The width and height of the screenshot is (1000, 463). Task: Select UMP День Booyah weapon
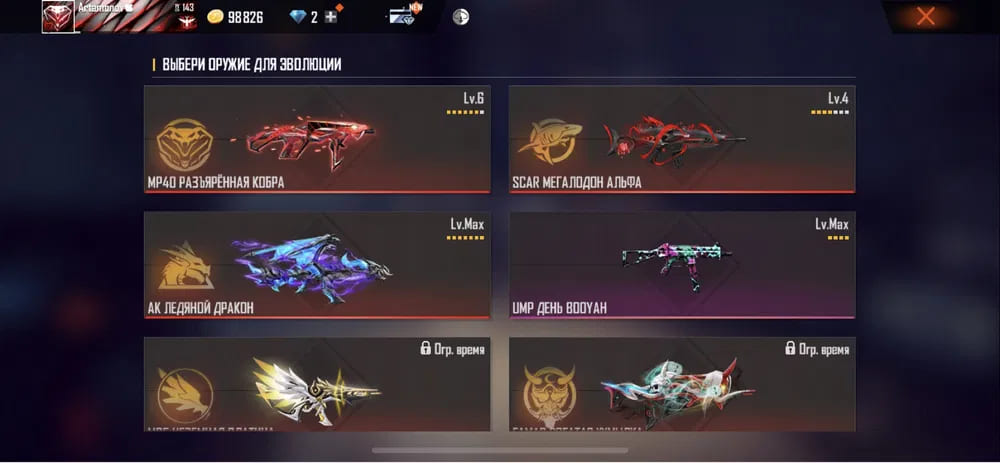click(x=682, y=265)
